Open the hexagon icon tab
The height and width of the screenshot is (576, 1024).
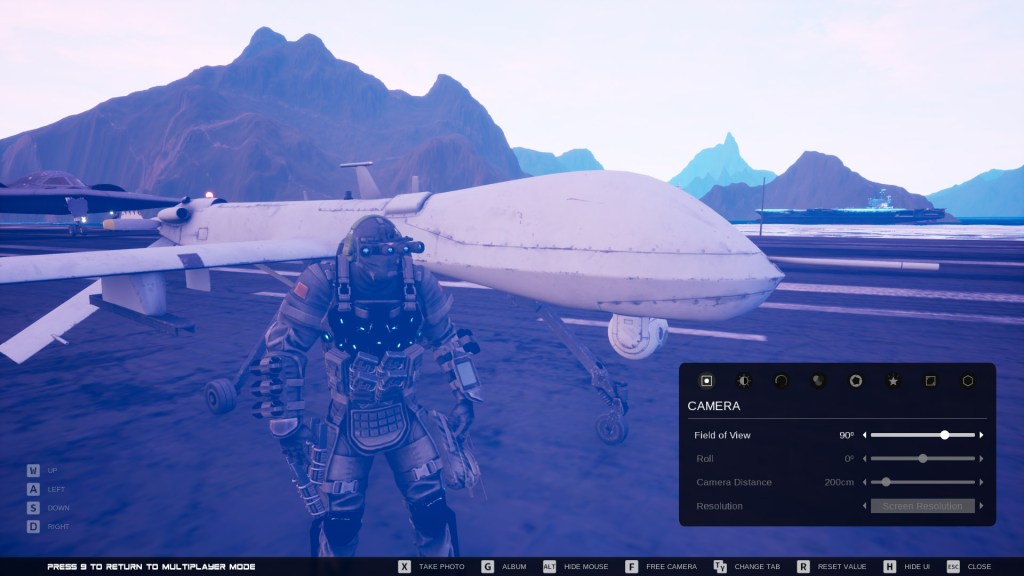click(968, 381)
